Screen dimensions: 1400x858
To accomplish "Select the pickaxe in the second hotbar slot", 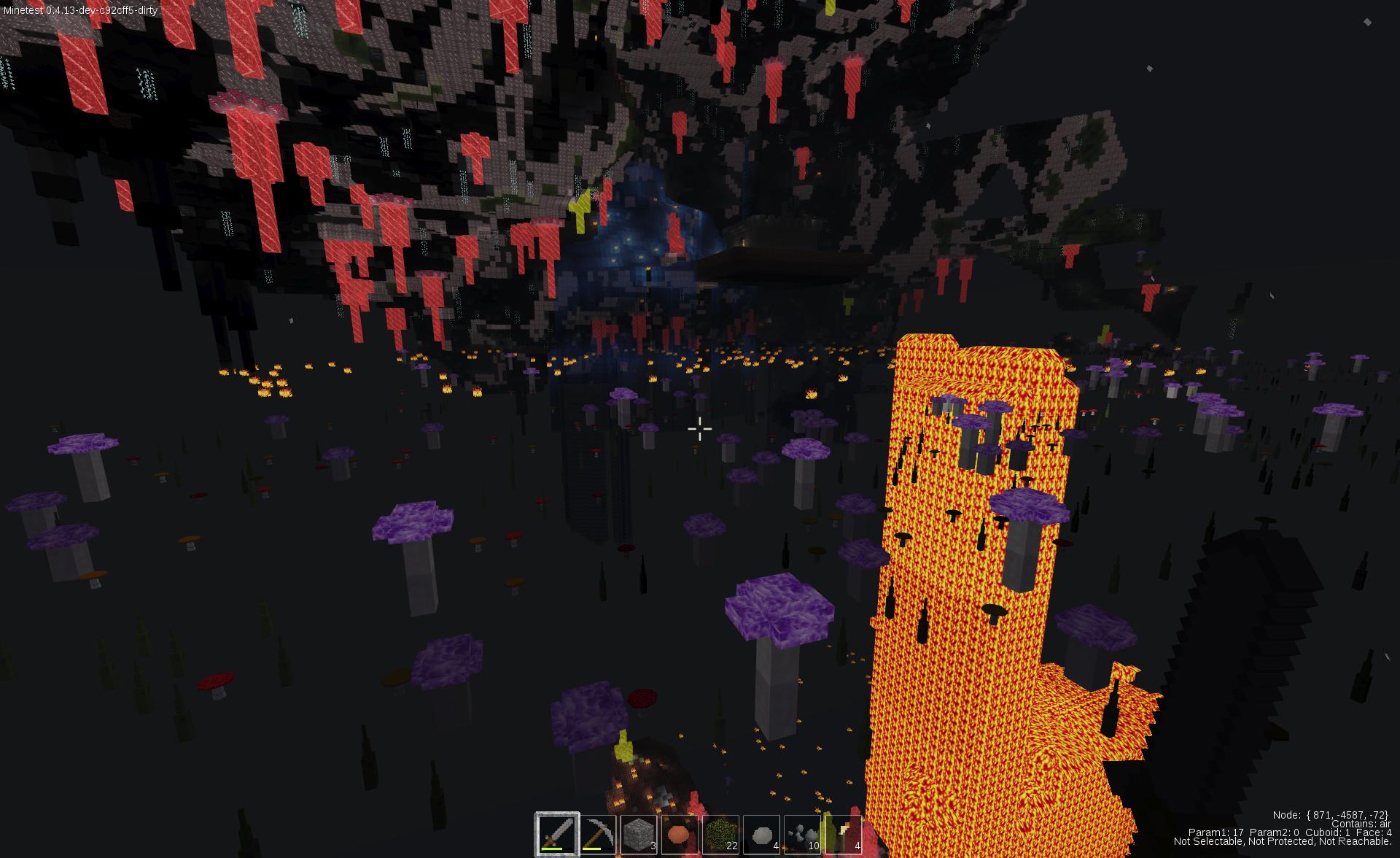I will (x=598, y=833).
